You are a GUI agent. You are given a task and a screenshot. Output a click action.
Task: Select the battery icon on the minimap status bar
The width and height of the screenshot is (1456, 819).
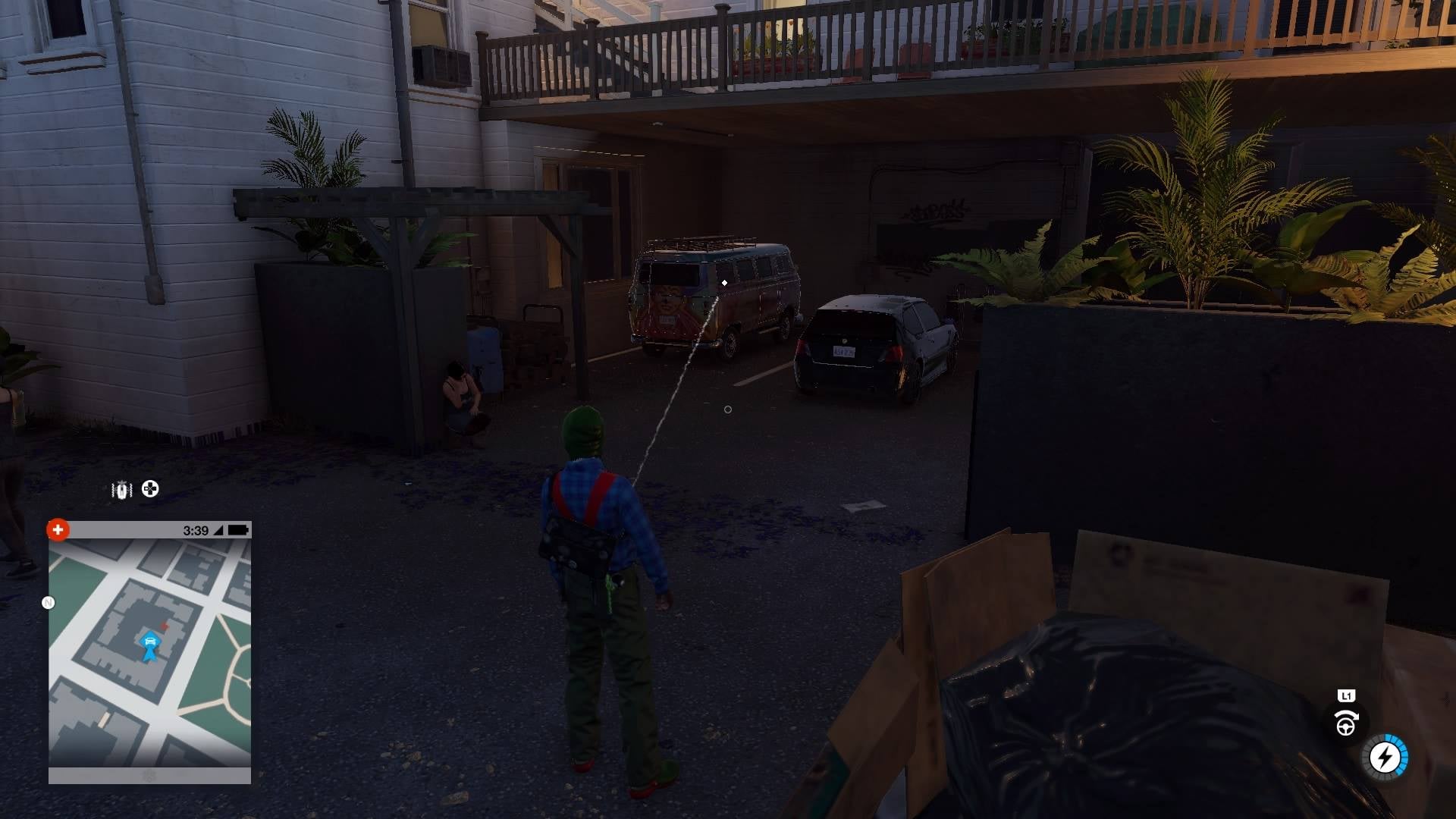(237, 530)
